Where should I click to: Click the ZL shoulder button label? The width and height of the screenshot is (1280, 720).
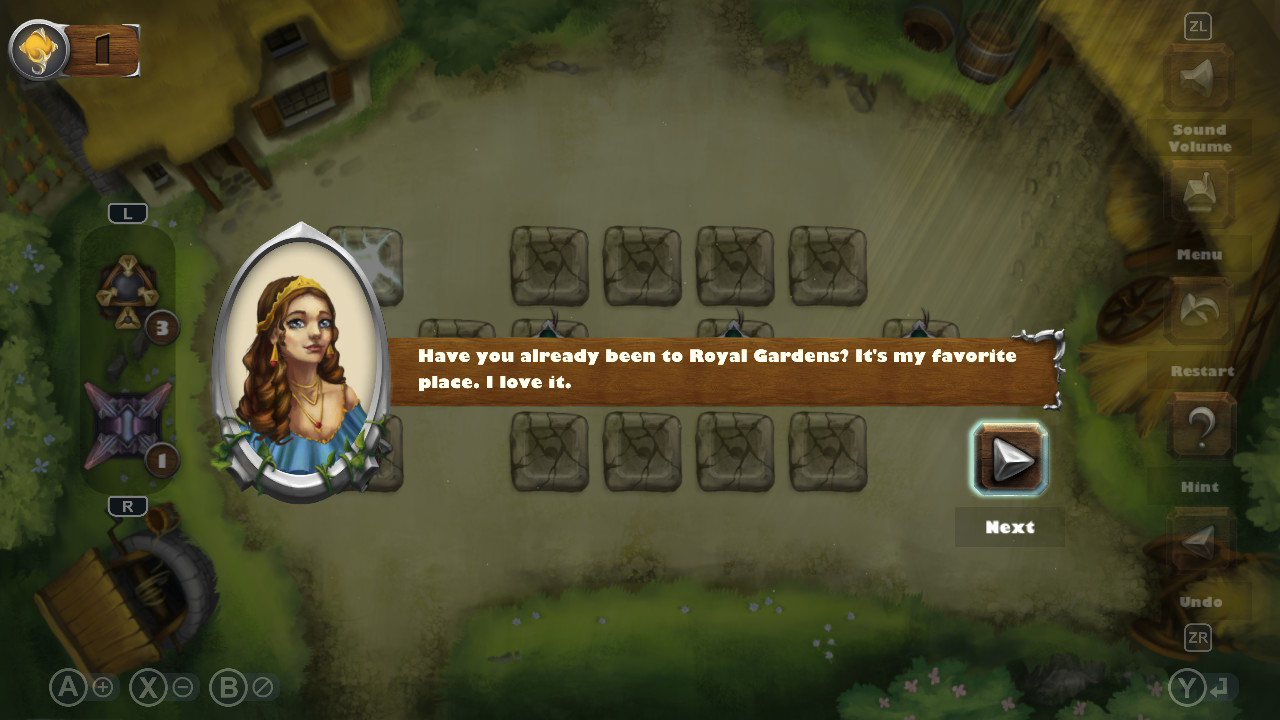(1197, 27)
